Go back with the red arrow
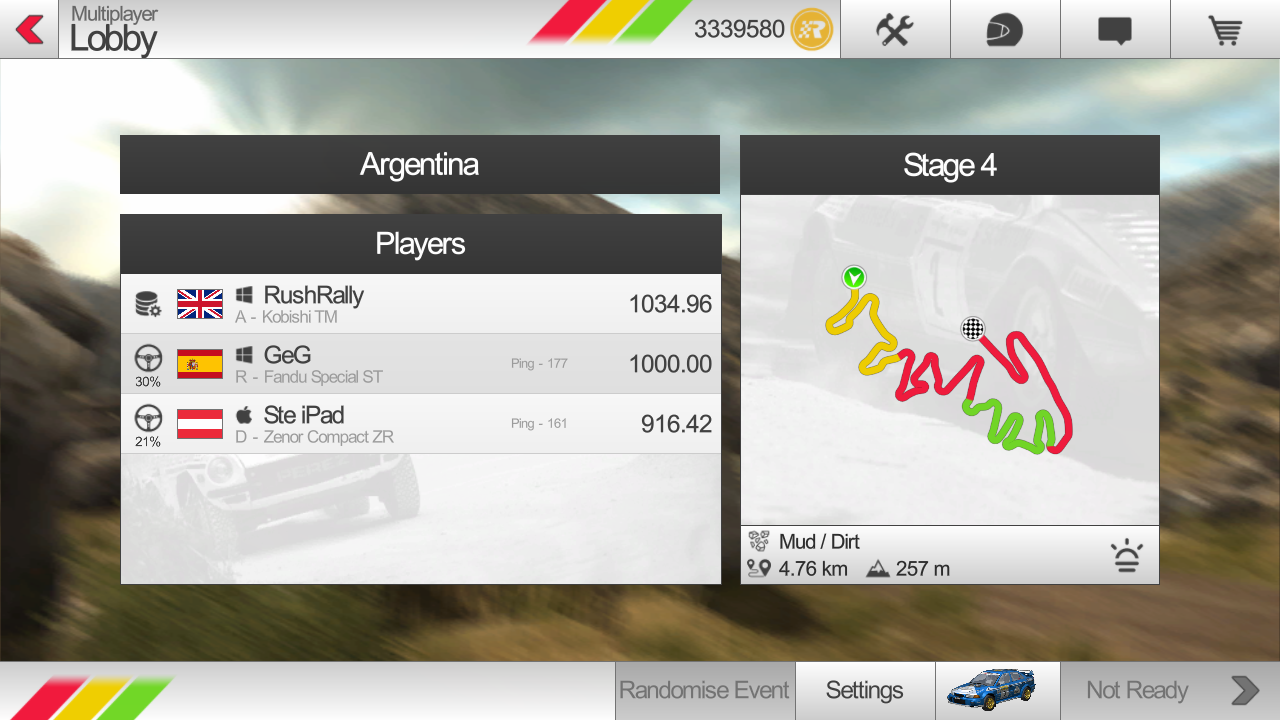The image size is (1280, 720). tap(29, 30)
